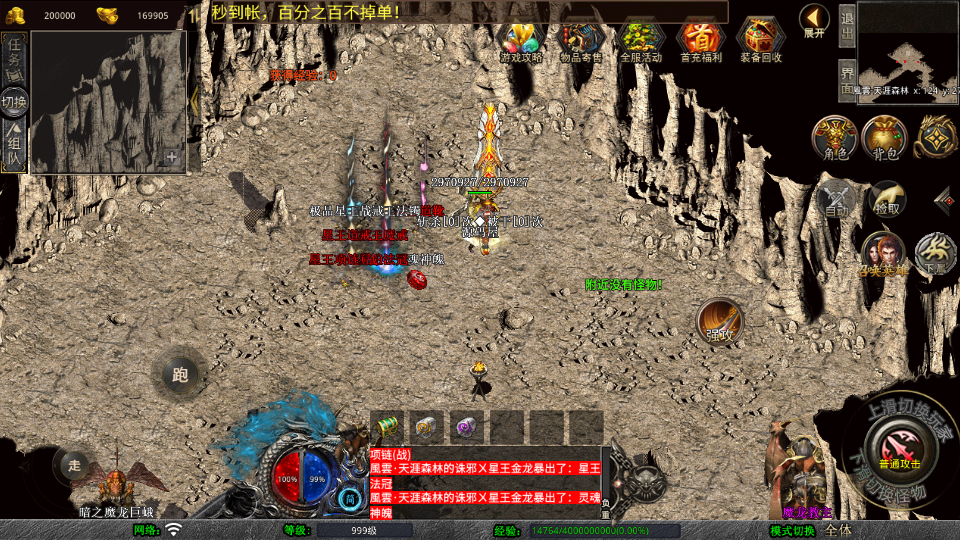Open the top-right cave minimap

tap(906, 46)
